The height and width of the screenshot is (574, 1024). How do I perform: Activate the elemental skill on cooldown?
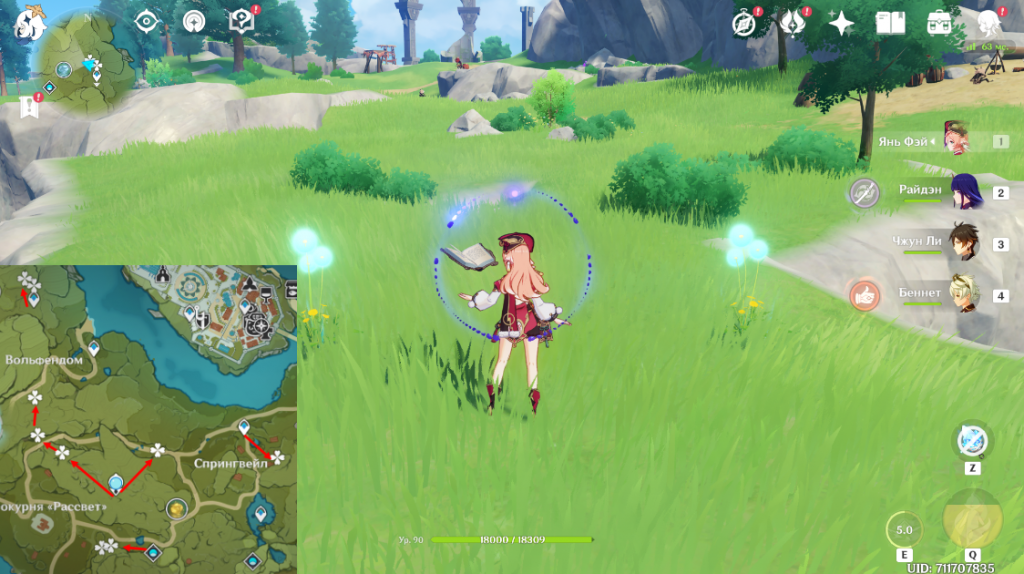(904, 529)
